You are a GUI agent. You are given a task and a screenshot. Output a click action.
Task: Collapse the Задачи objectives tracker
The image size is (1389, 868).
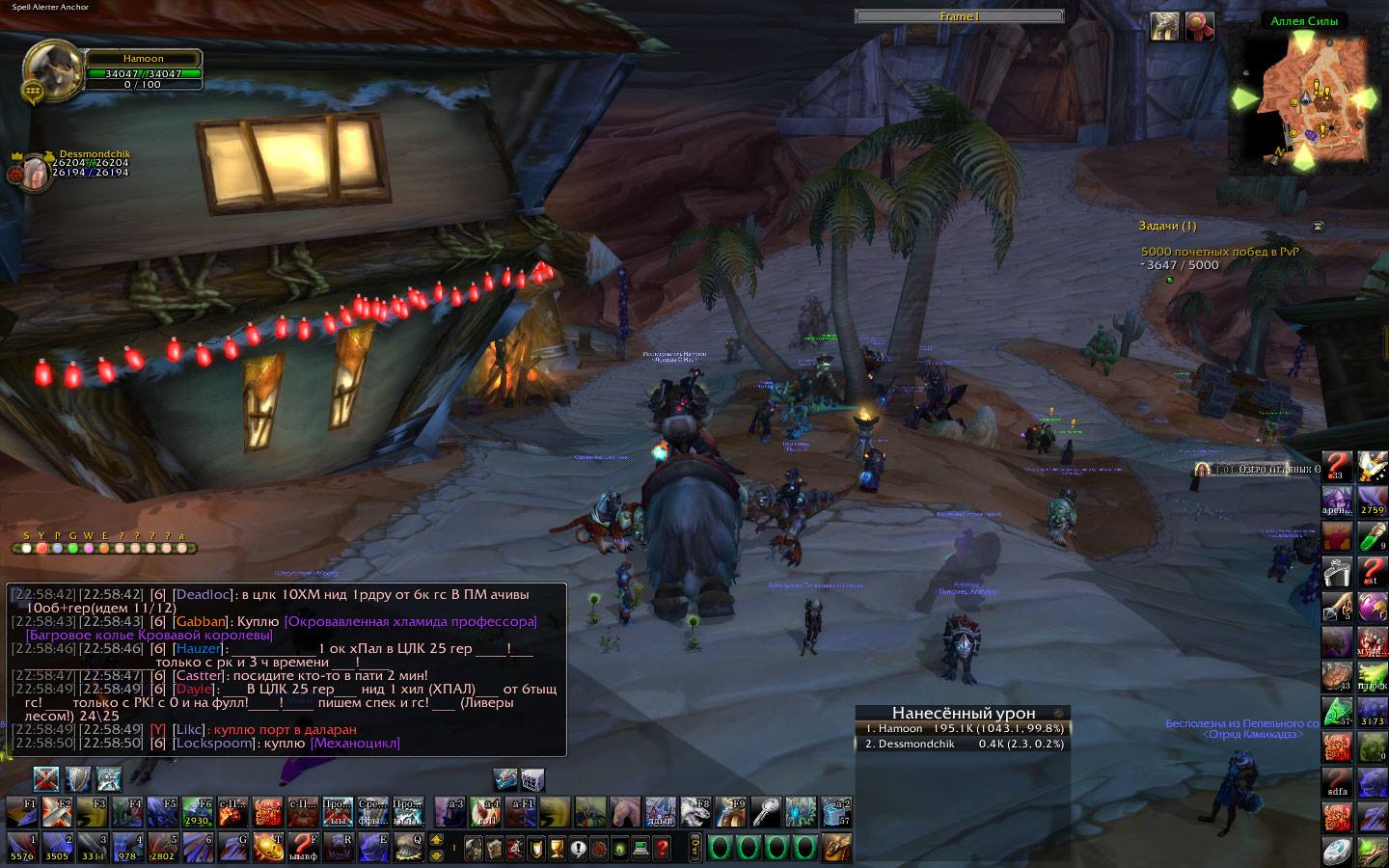click(x=1318, y=226)
